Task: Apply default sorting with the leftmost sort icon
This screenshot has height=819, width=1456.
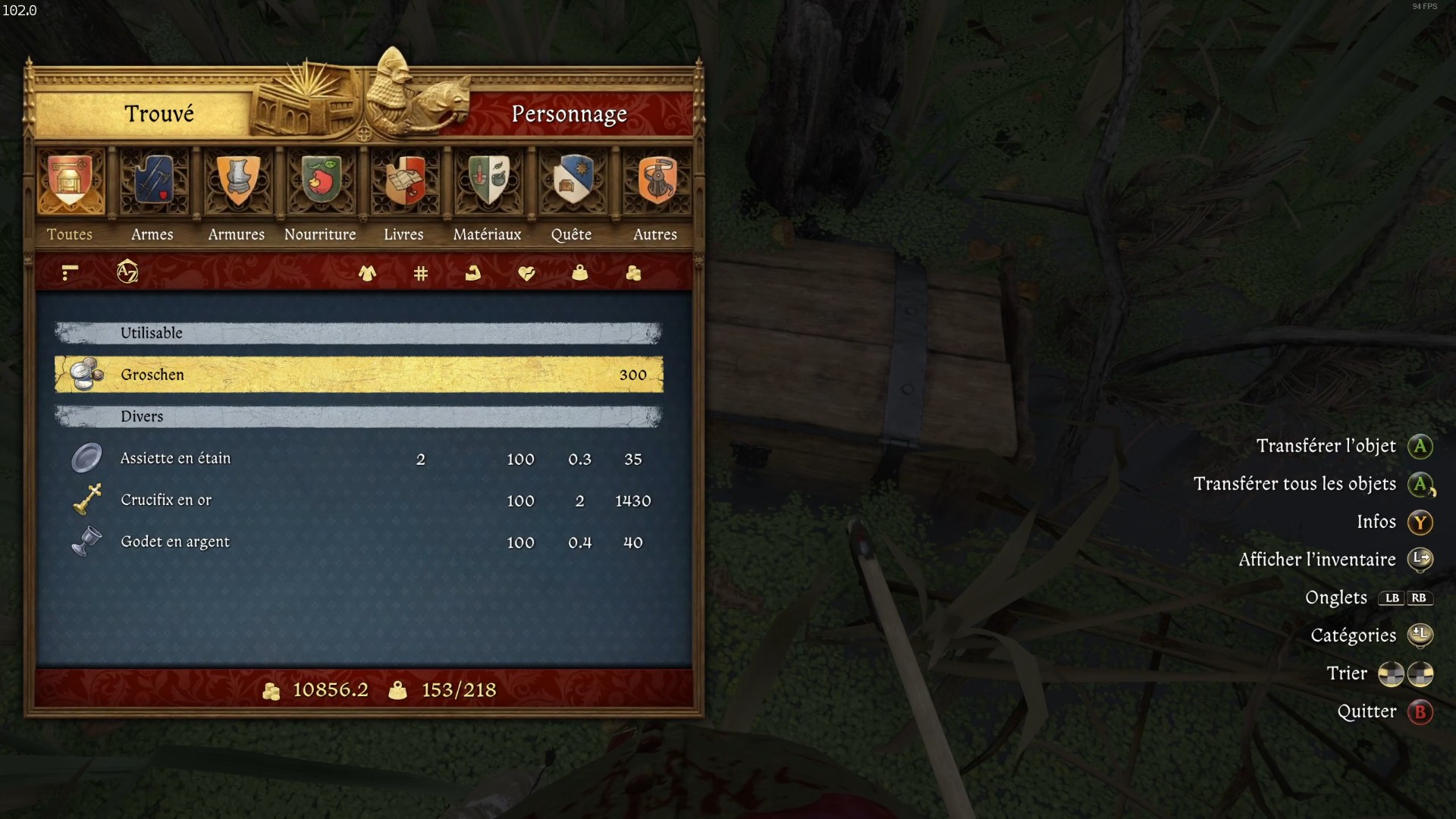Action: (x=69, y=272)
